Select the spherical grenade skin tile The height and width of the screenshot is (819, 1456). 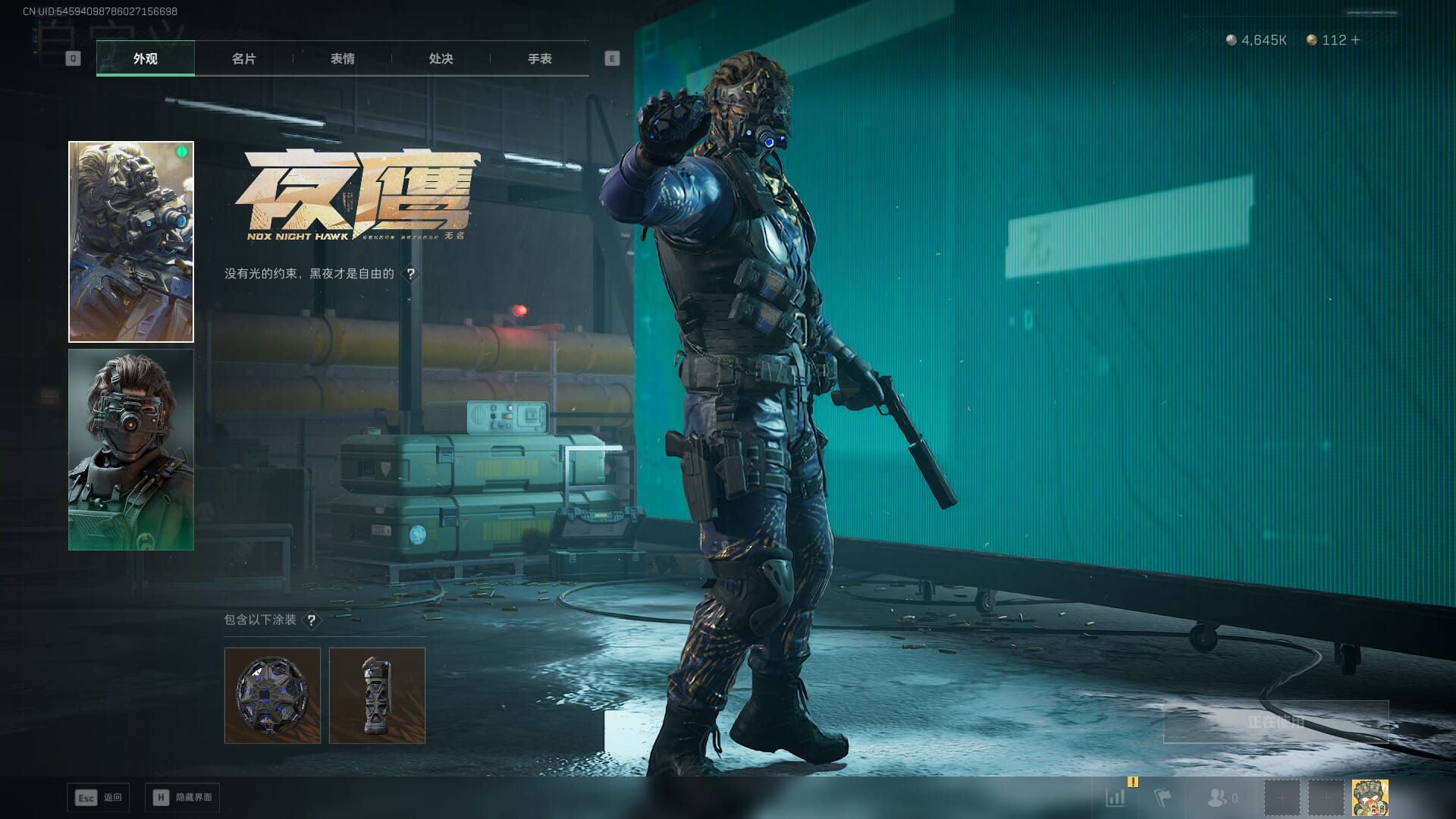(x=272, y=695)
